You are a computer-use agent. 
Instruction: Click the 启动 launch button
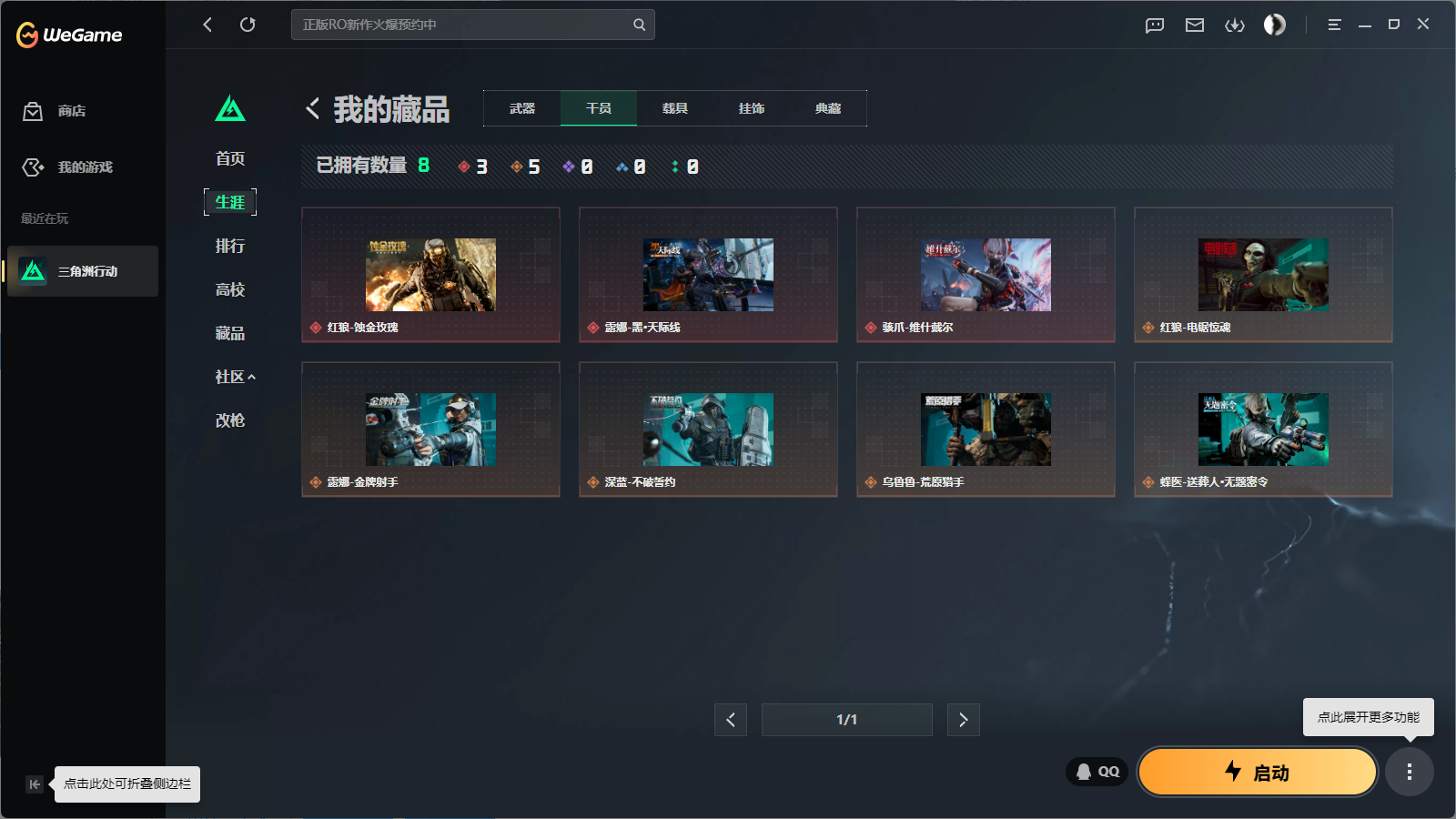click(x=1257, y=772)
